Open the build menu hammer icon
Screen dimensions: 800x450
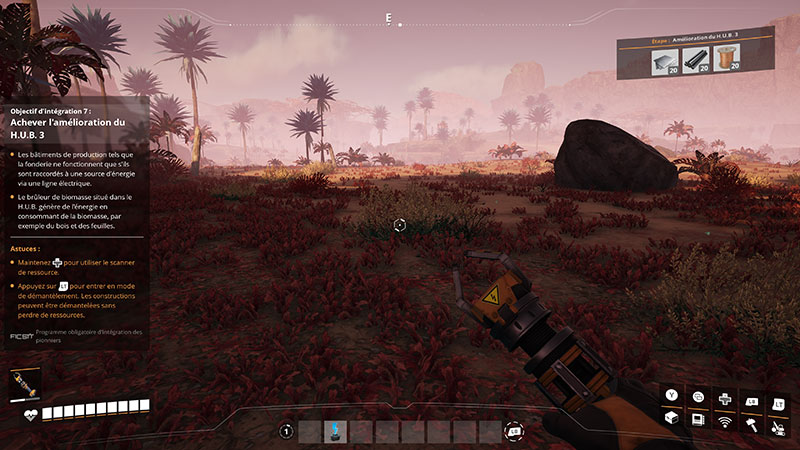coord(749,422)
